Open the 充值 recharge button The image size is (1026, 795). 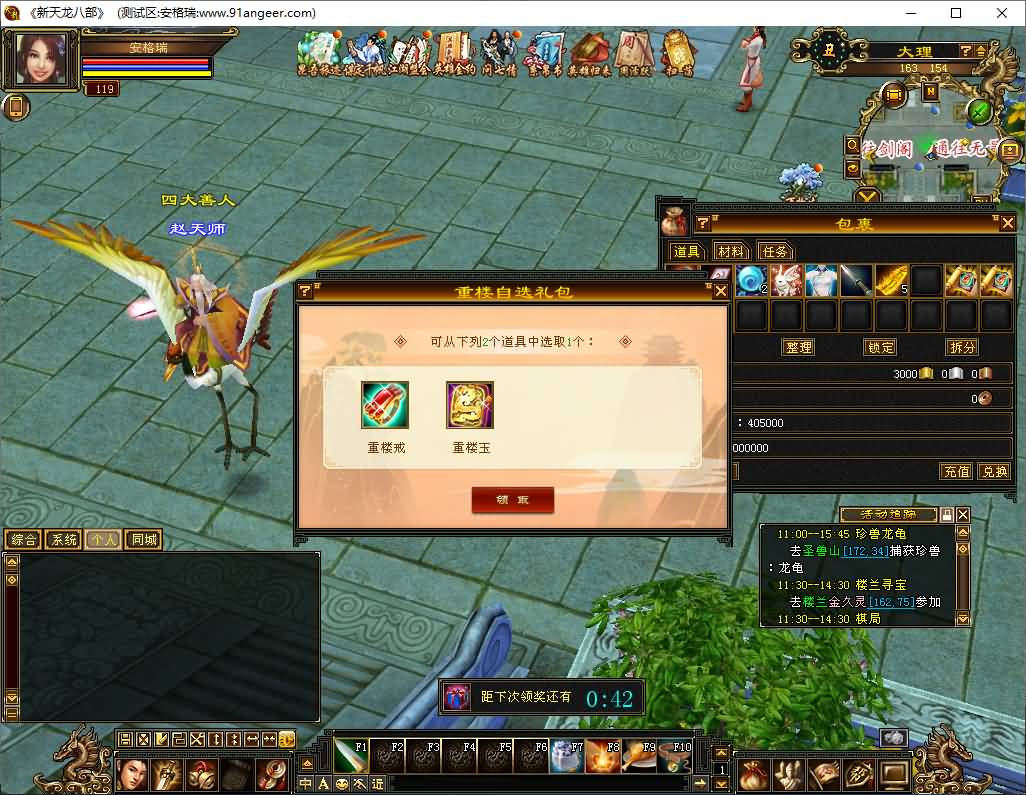[956, 471]
